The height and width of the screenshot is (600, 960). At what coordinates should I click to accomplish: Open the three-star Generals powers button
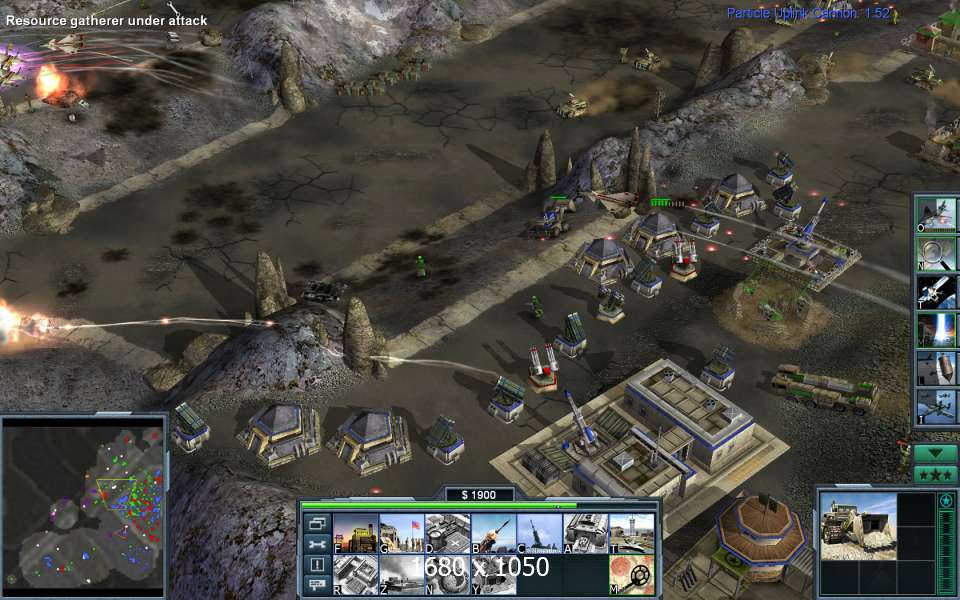[x=935, y=474]
